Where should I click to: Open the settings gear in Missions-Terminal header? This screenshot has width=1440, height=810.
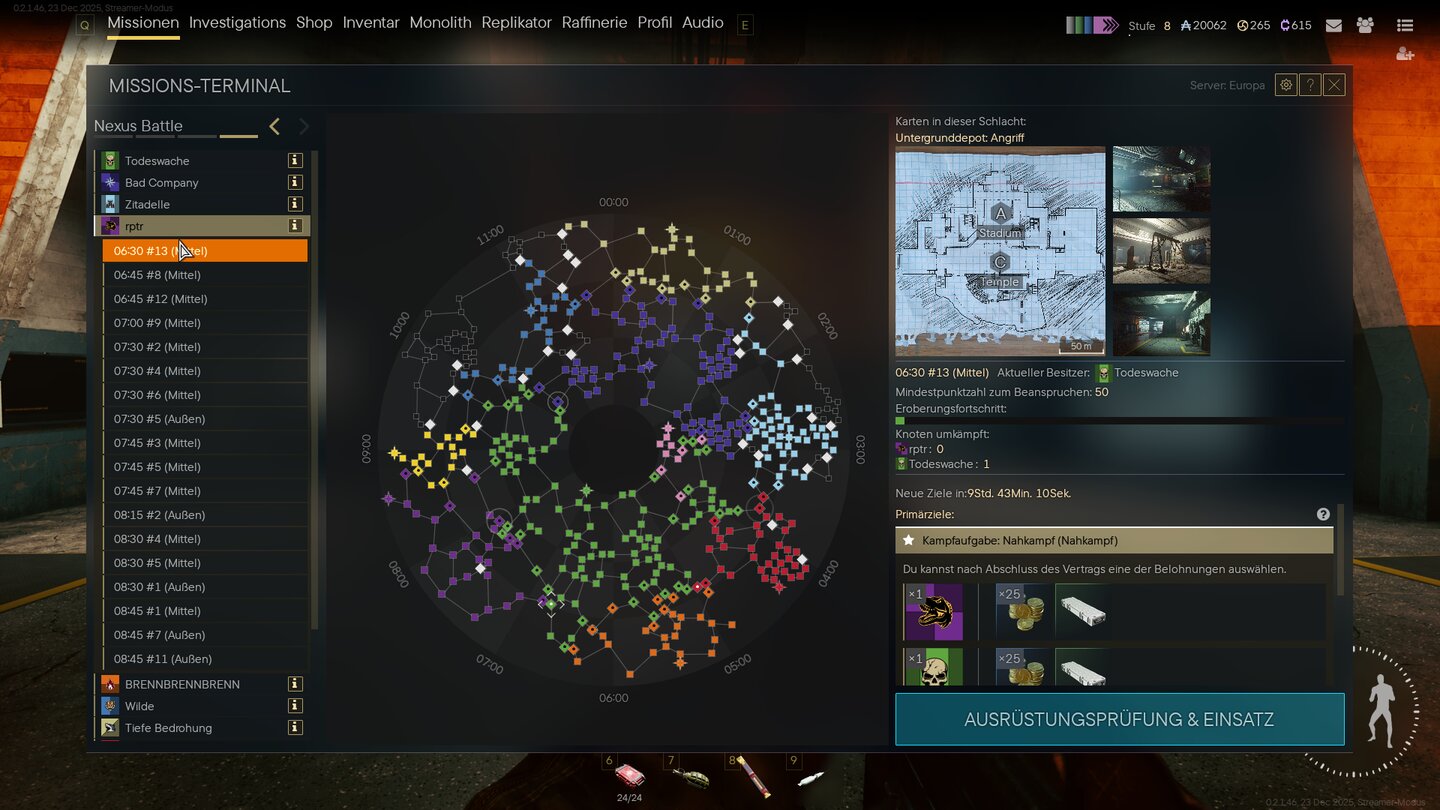pyautogui.click(x=1286, y=84)
